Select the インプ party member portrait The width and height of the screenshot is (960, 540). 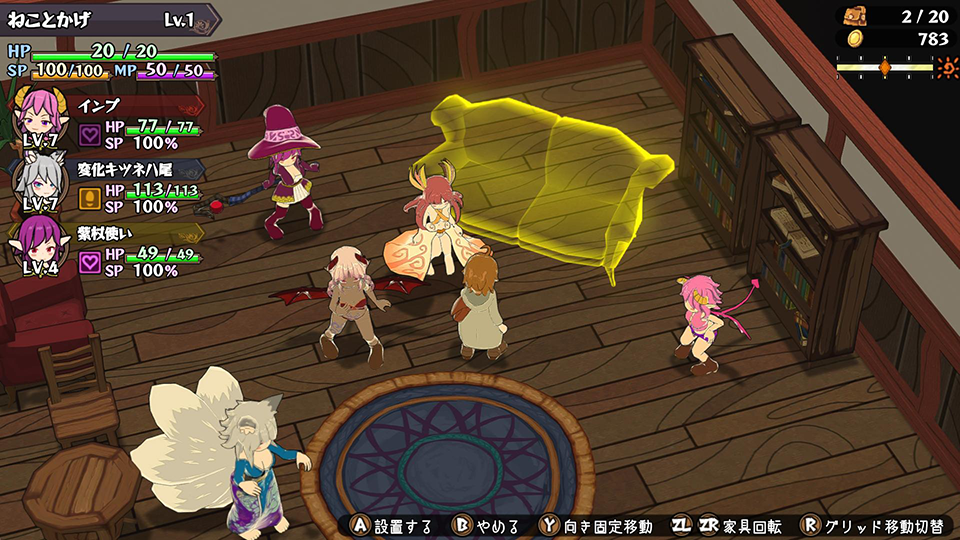[42, 117]
